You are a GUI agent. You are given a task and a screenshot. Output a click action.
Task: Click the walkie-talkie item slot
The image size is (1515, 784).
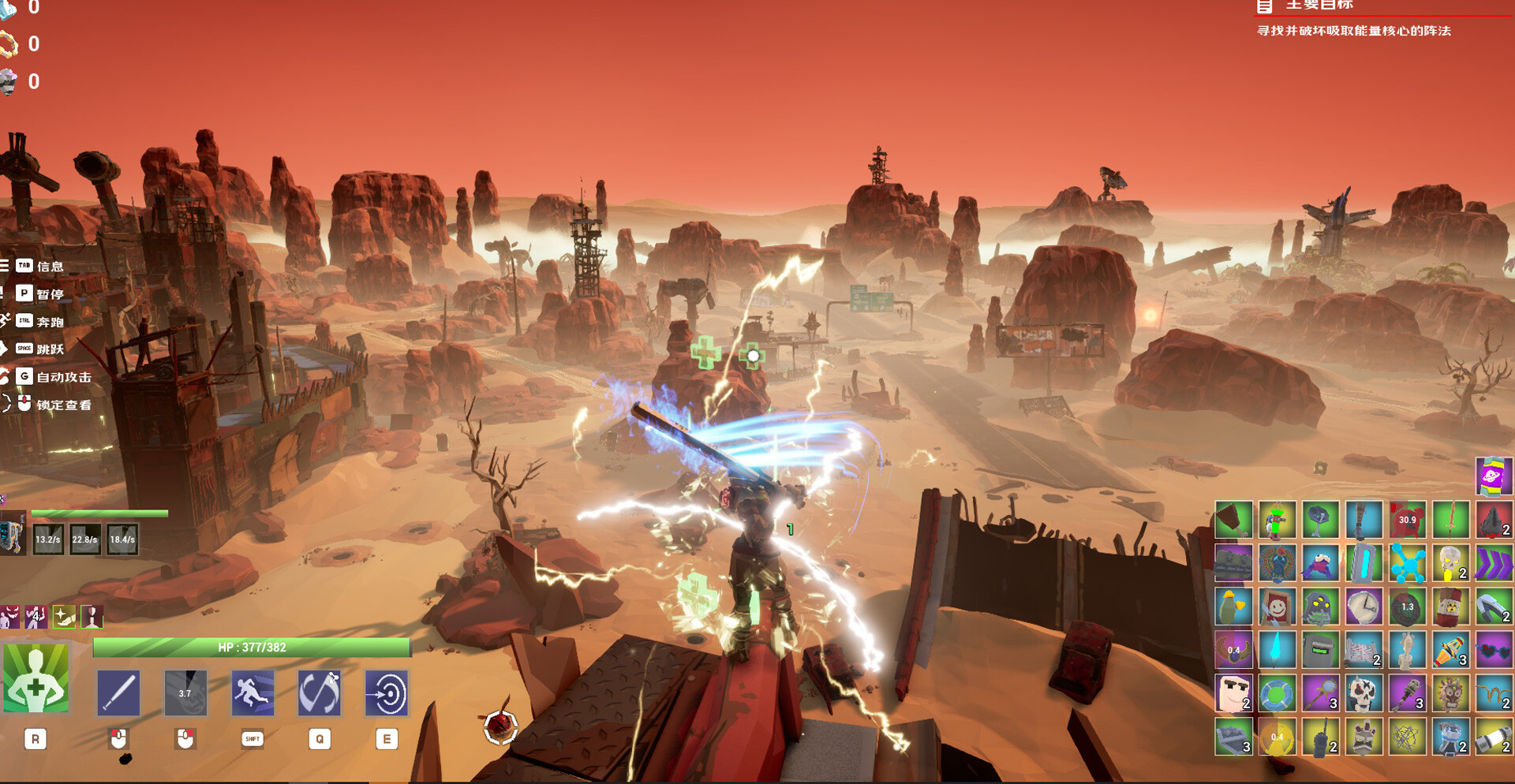pos(1319,737)
